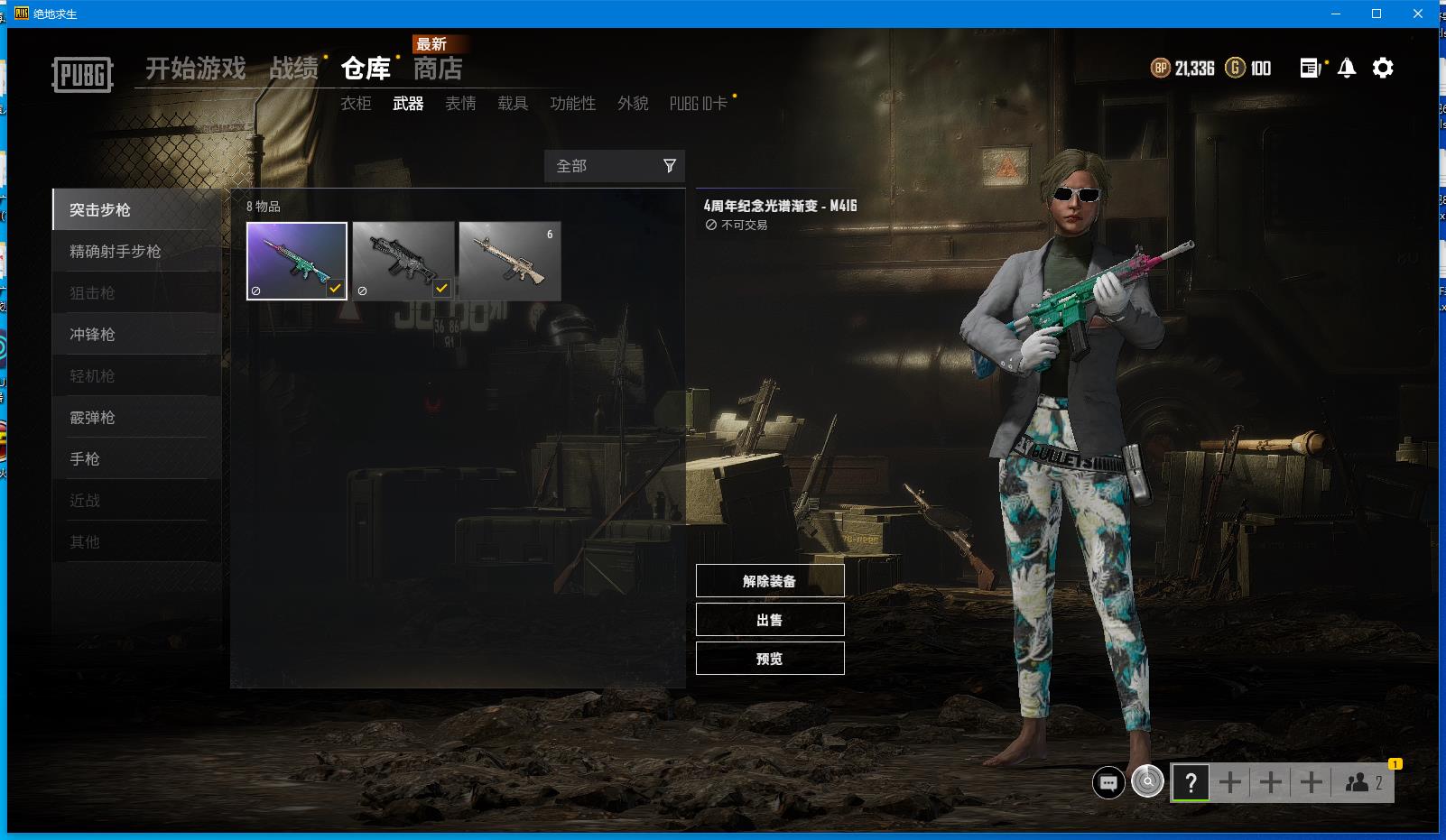The height and width of the screenshot is (840, 1446).
Task: Open the 载具 vehicles sub-tab
Action: [513, 104]
